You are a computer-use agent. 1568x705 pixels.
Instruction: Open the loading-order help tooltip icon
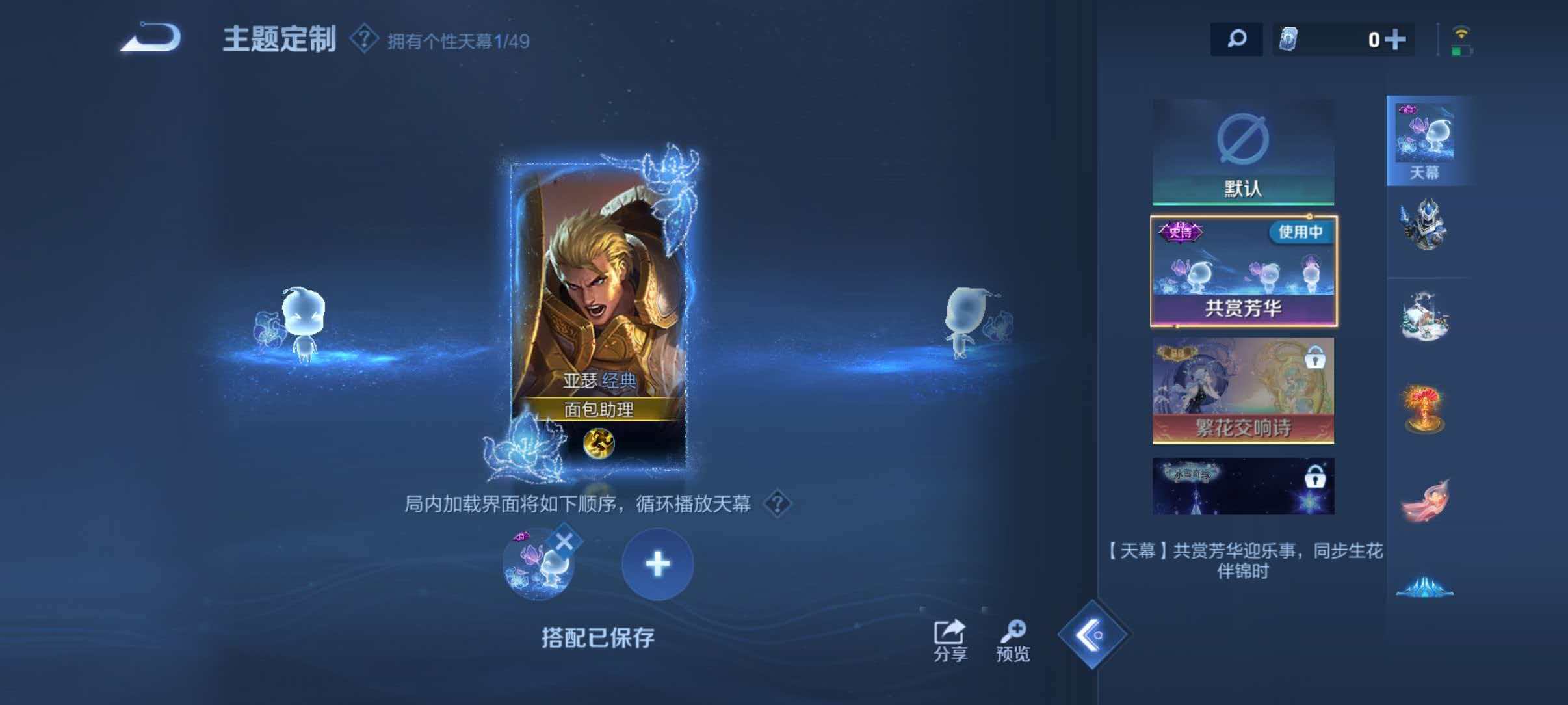tap(777, 503)
